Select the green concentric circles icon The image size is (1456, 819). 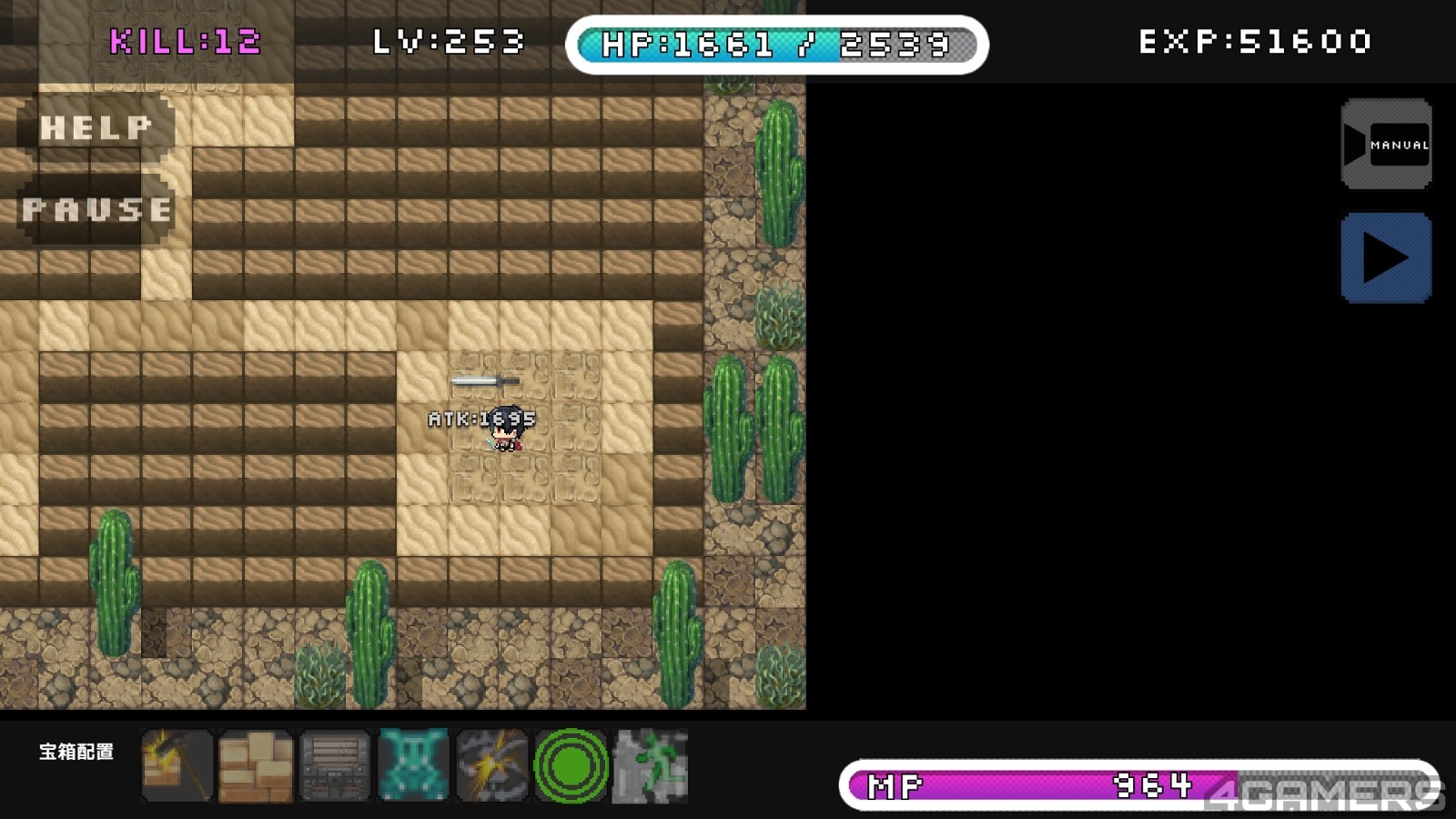pyautogui.click(x=571, y=766)
